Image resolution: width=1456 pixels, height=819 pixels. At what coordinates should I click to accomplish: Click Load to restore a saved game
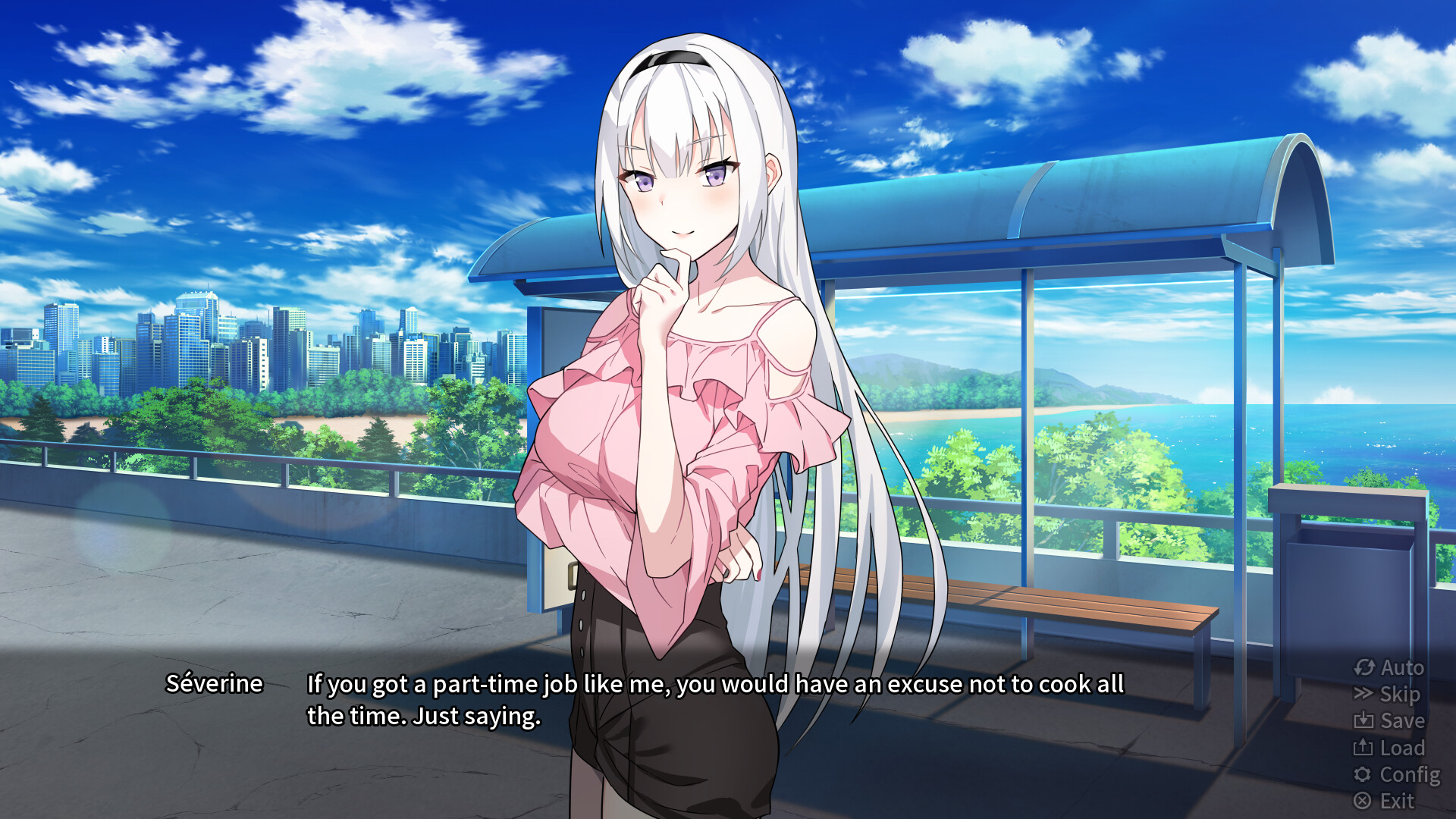pos(1398,748)
